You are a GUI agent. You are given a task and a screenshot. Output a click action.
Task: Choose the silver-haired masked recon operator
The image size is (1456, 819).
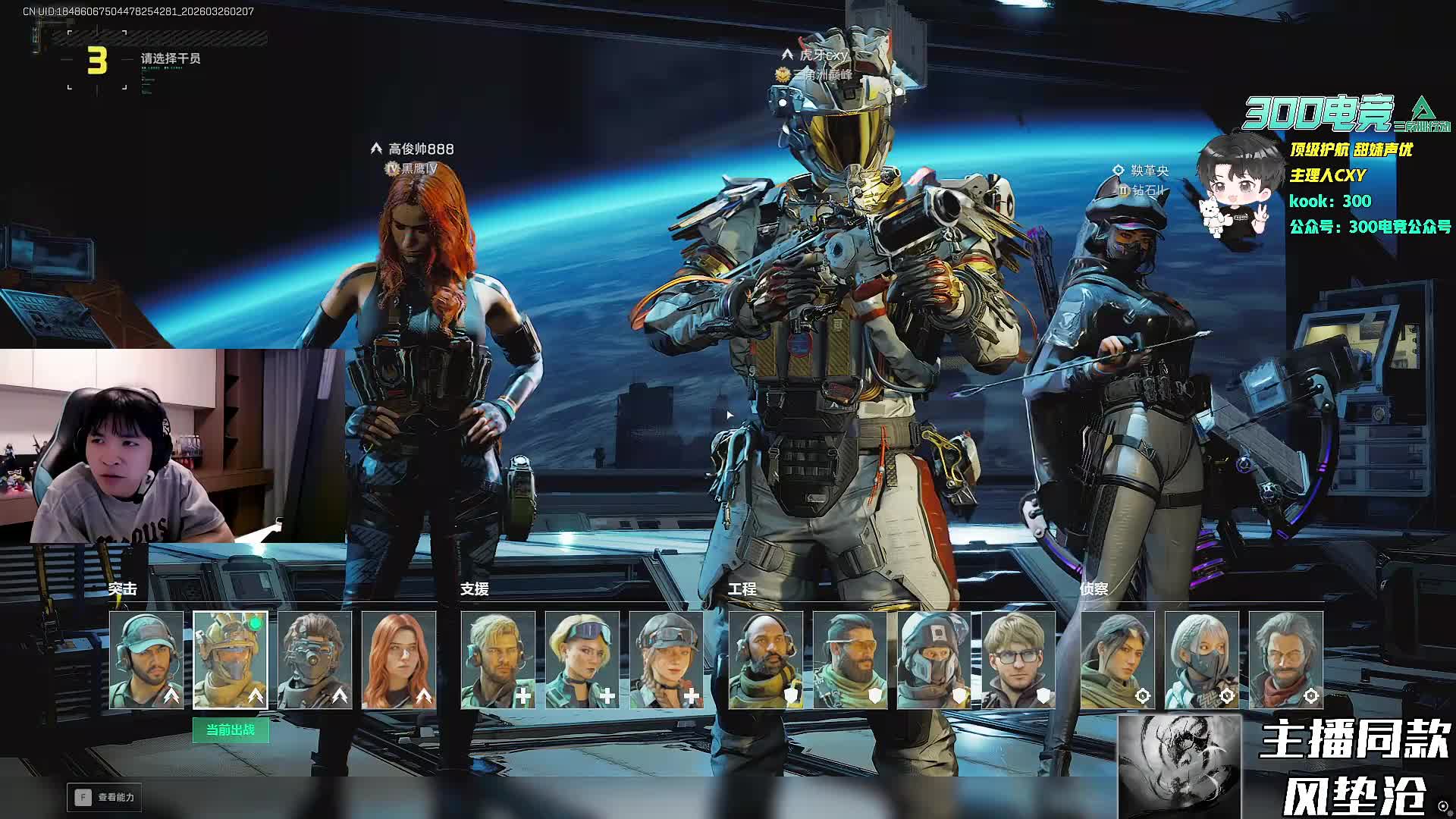tap(1202, 660)
